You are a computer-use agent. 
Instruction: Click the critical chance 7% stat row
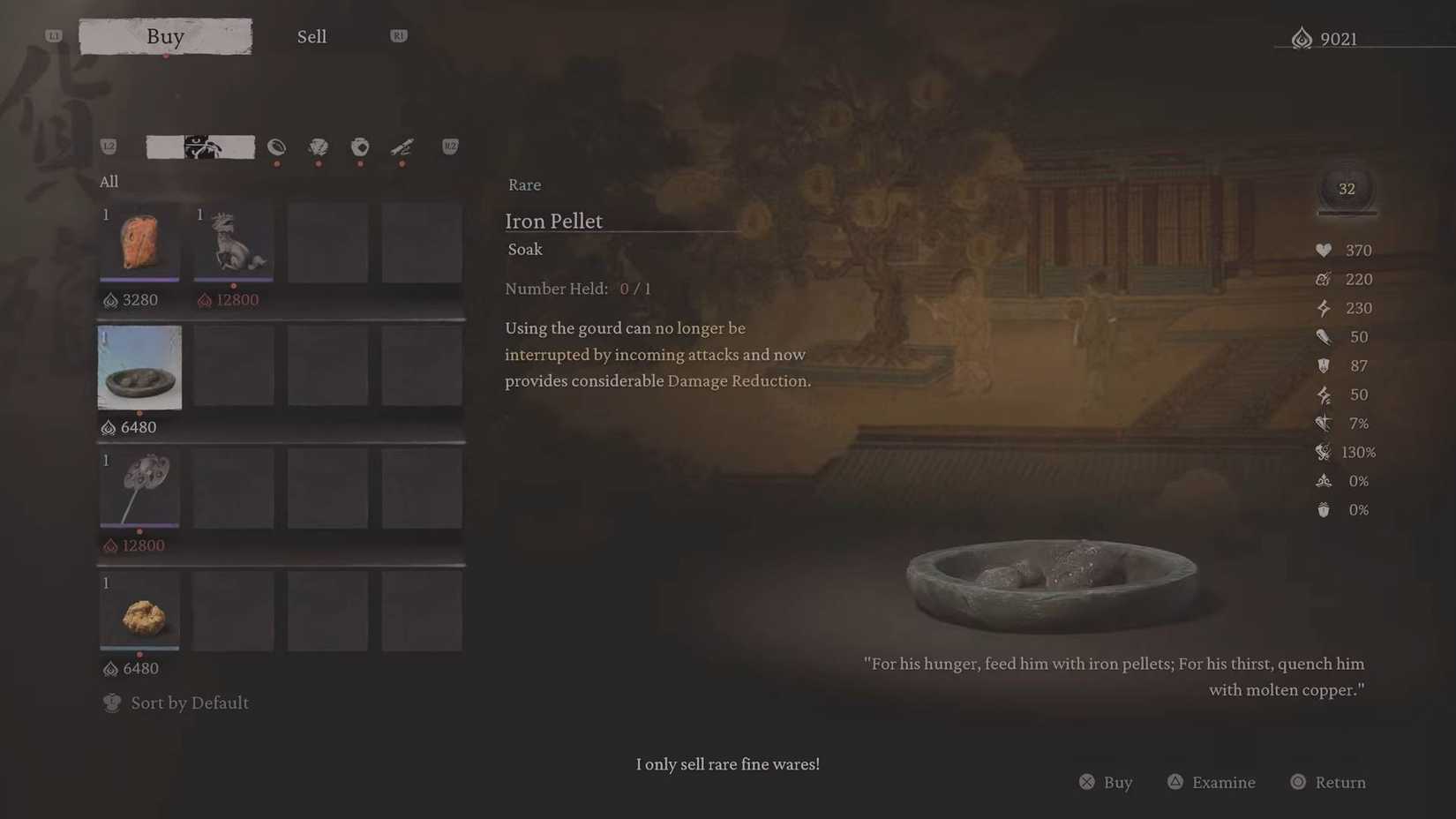(1324, 424)
